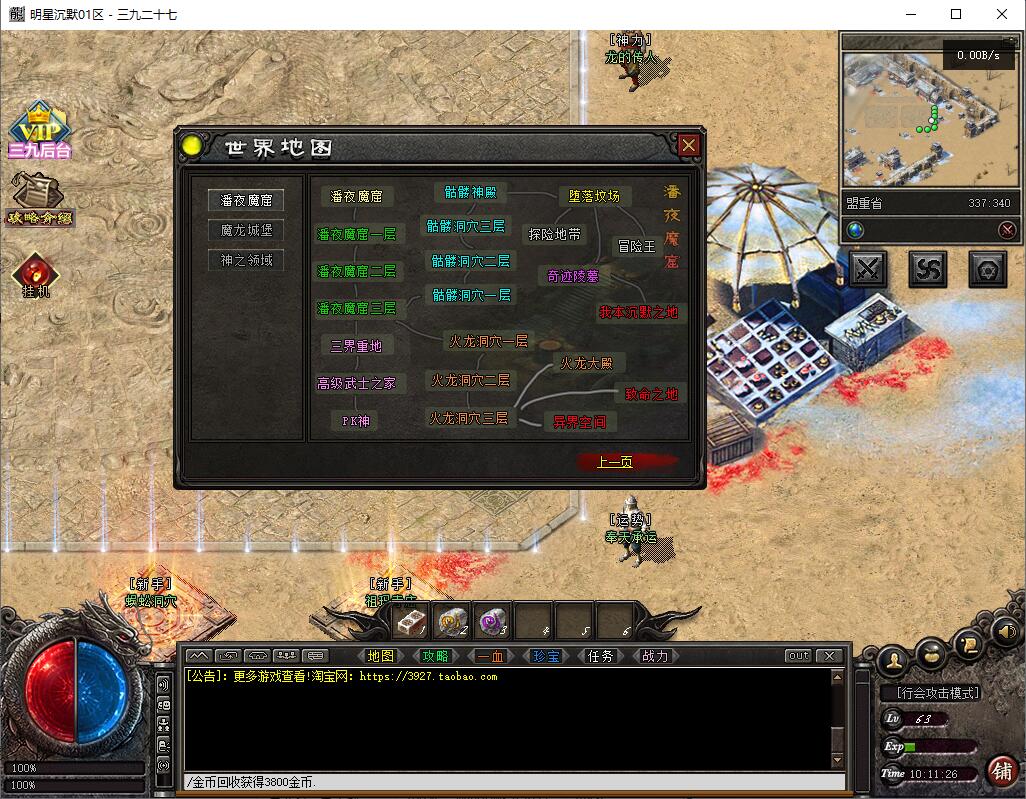1026x799 pixels.
Task: Maximize the game window
Action: coord(956,14)
